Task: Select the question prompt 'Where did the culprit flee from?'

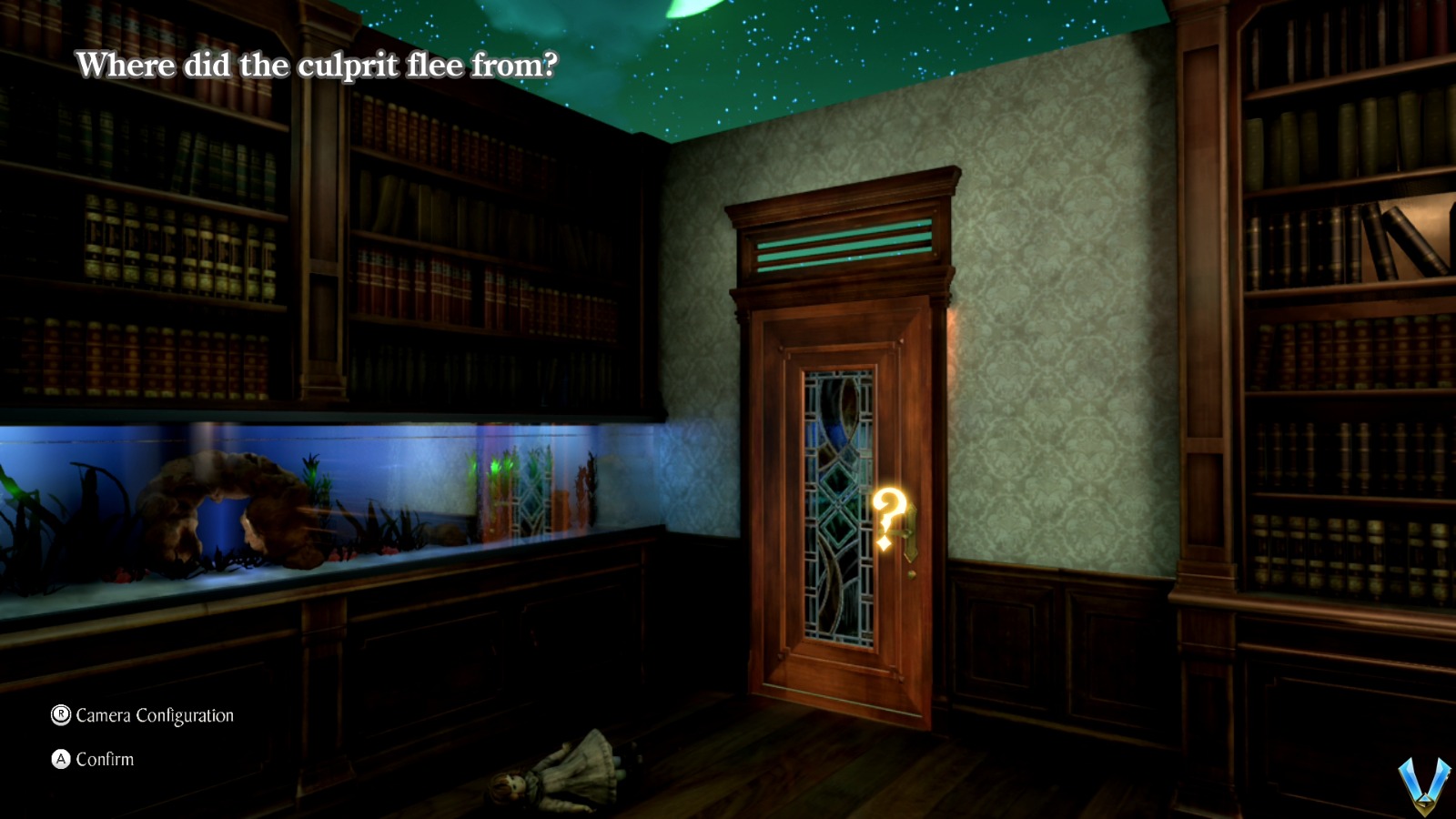Action: tap(318, 66)
